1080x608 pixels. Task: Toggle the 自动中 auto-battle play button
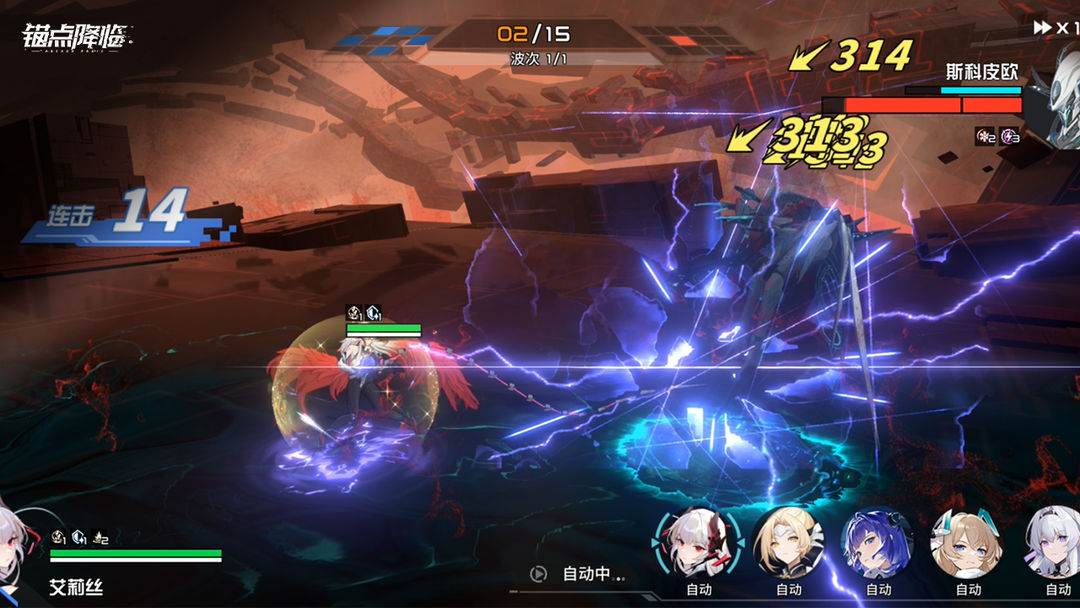pos(539,574)
